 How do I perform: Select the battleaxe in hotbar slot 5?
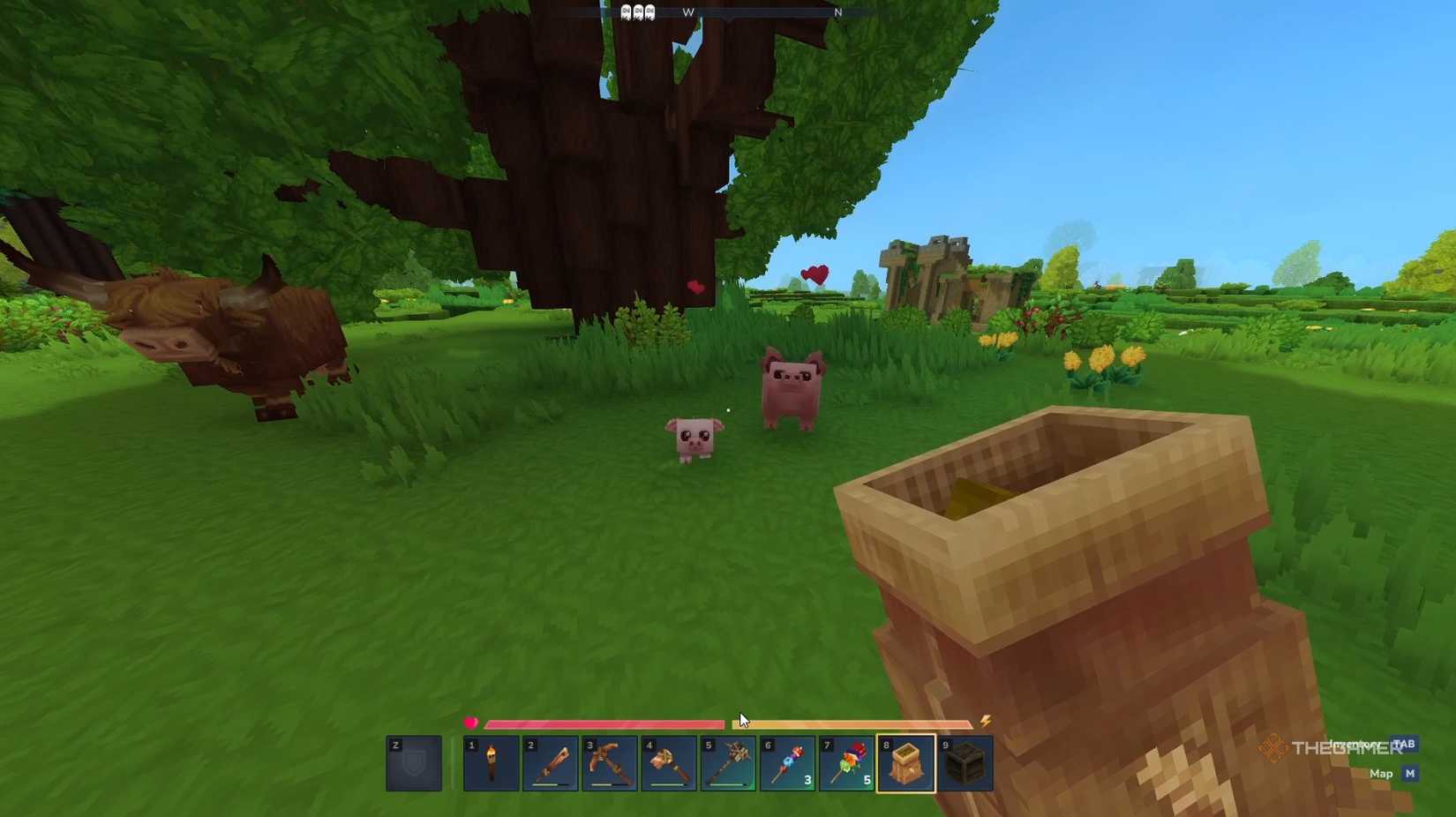[731, 764]
